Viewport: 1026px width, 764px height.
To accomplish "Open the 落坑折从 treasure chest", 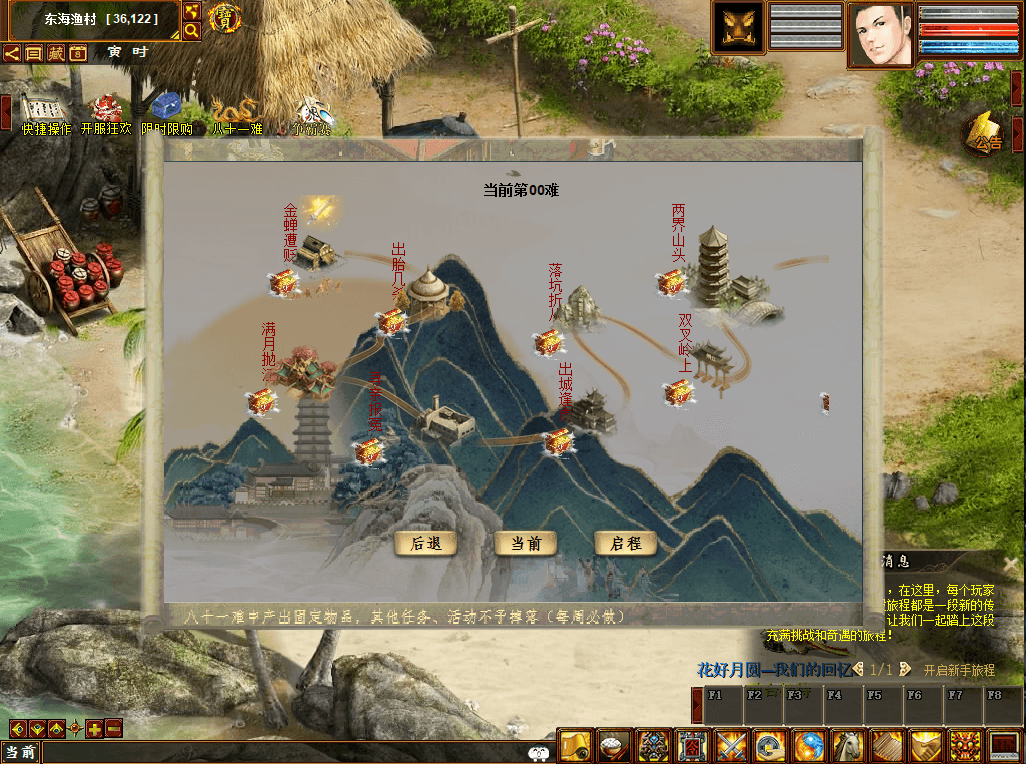I will 548,343.
